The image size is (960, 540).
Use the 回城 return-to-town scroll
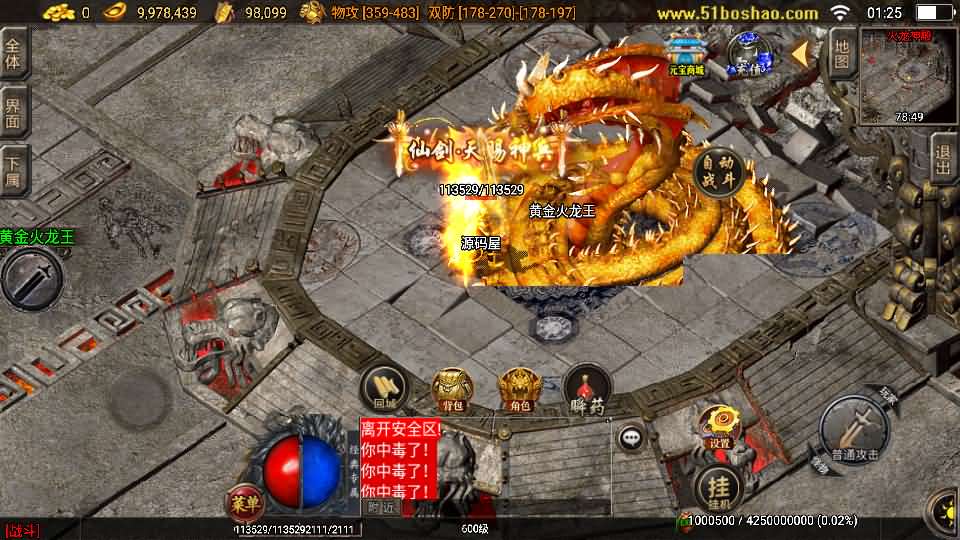385,389
